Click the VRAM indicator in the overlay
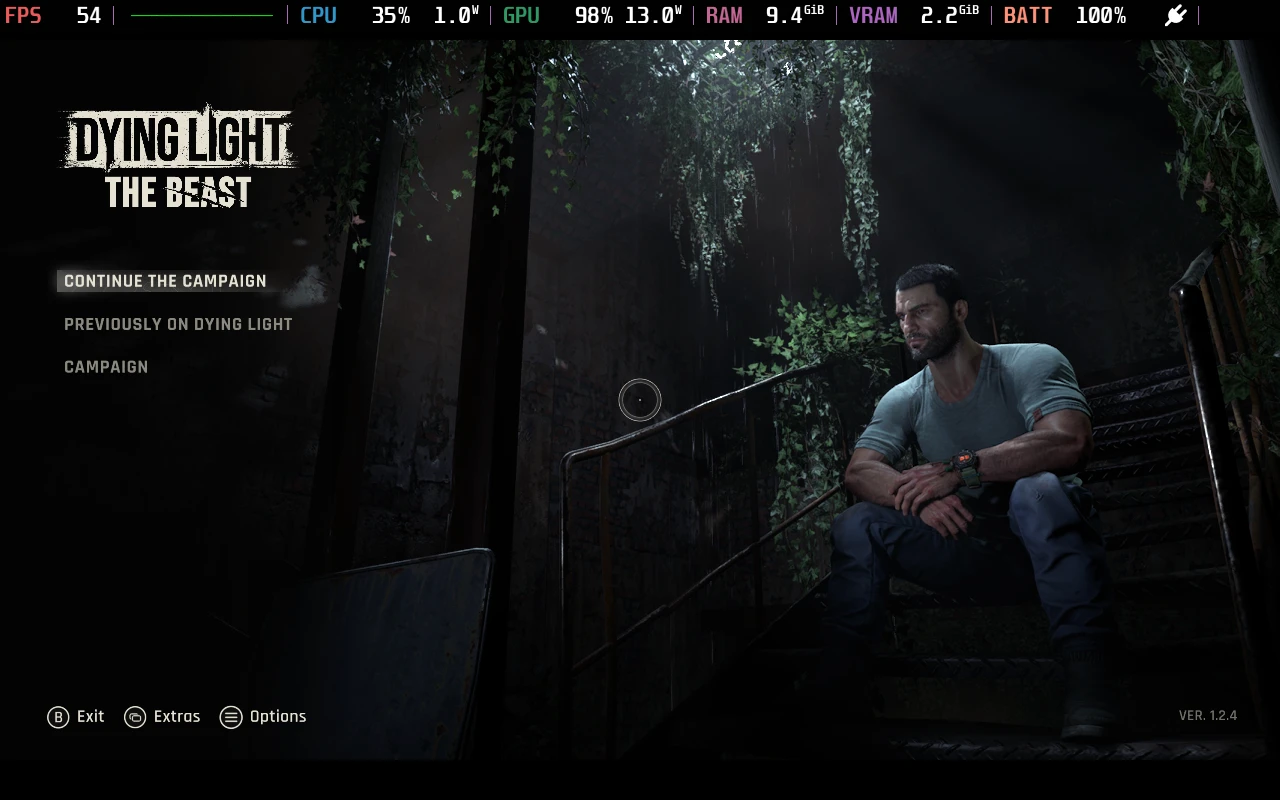Image resolution: width=1280 pixels, height=800 pixels. point(873,15)
